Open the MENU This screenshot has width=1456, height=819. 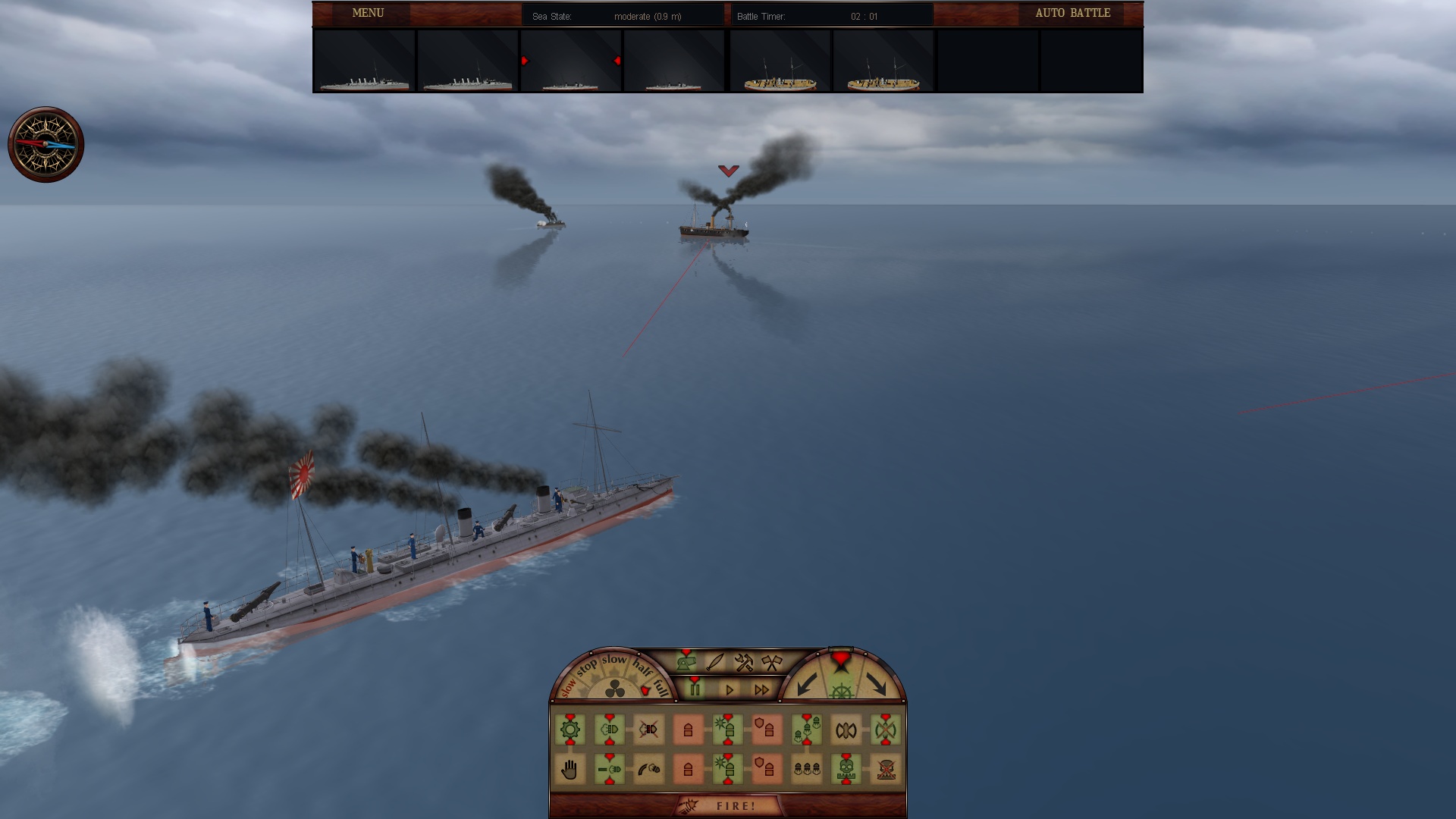point(367,13)
